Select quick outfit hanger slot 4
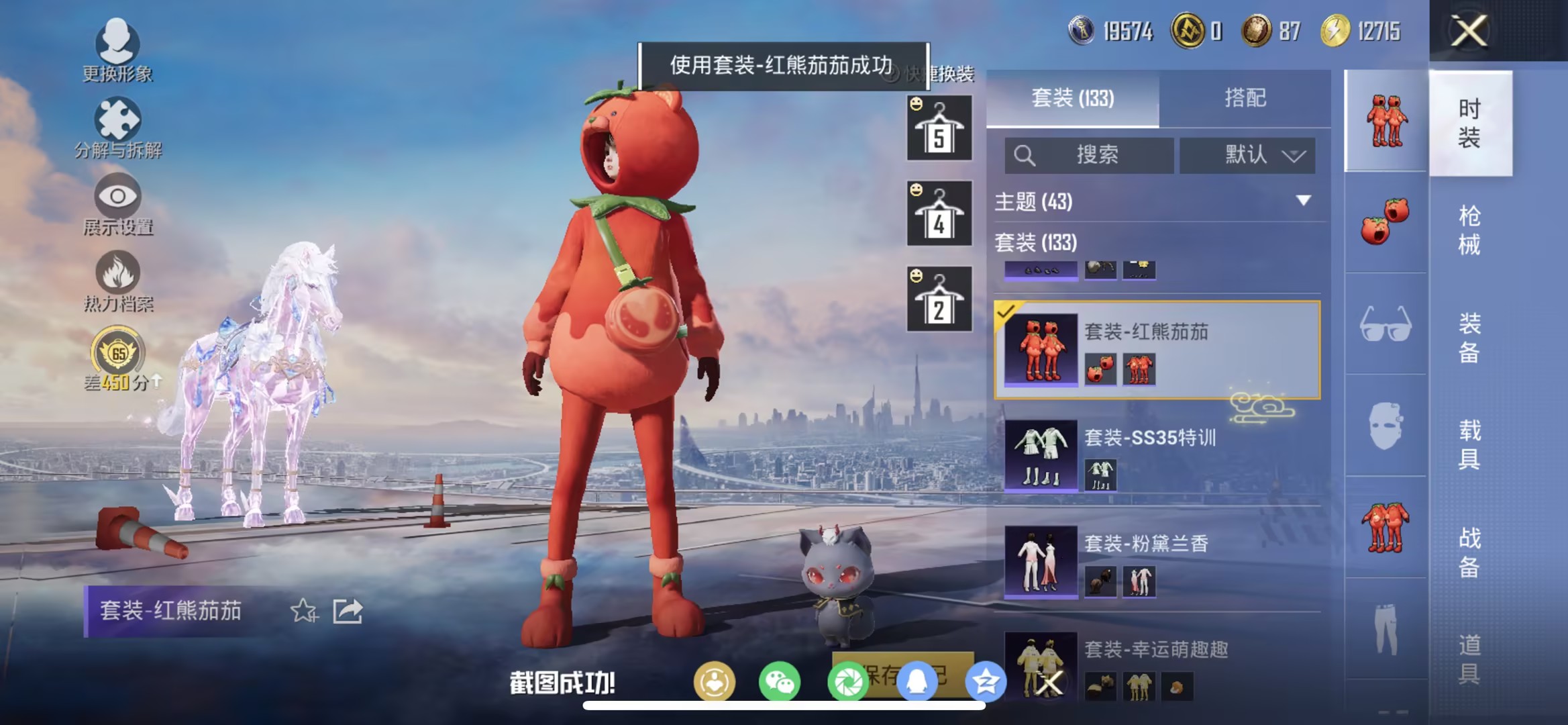Viewport: 1568px width, 725px height. pyautogui.click(x=939, y=211)
